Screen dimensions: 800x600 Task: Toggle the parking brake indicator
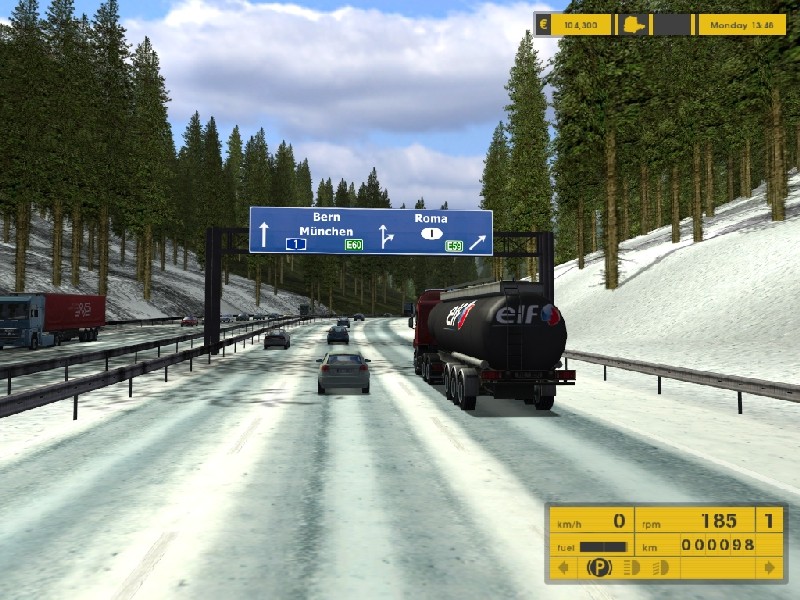pyautogui.click(x=598, y=568)
